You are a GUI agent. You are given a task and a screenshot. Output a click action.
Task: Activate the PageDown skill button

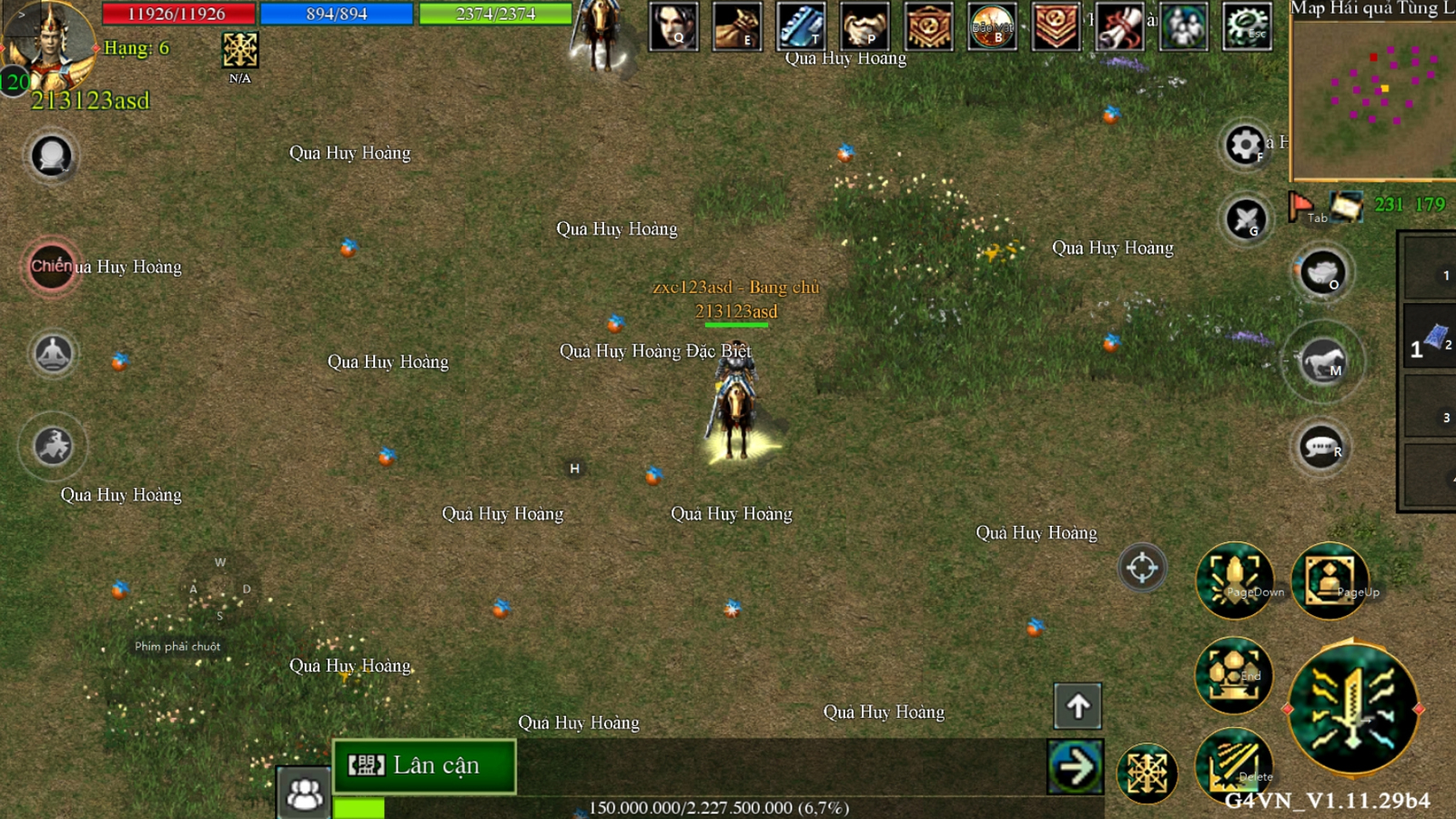click(x=1235, y=581)
